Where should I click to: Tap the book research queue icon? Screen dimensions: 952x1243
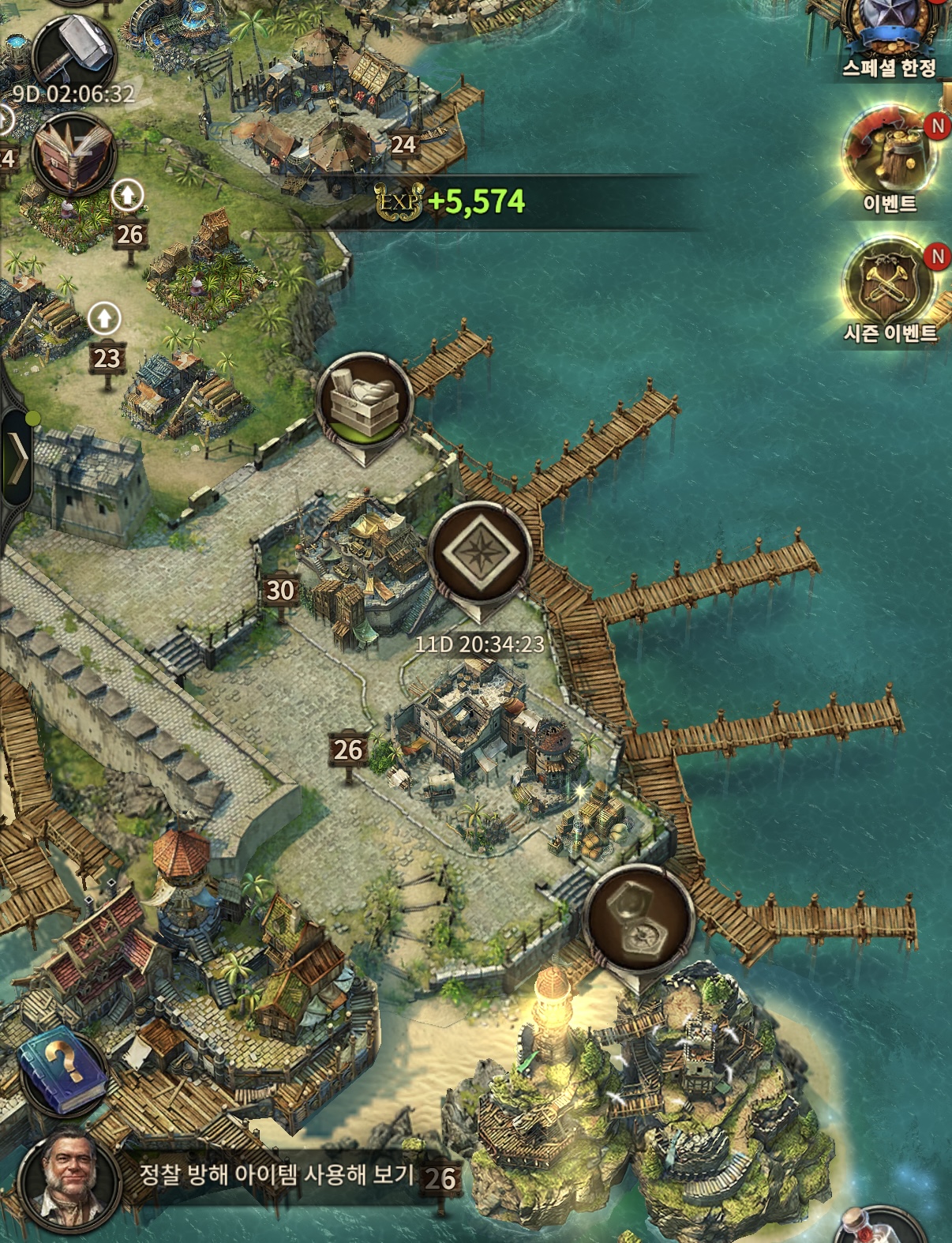tap(73, 155)
